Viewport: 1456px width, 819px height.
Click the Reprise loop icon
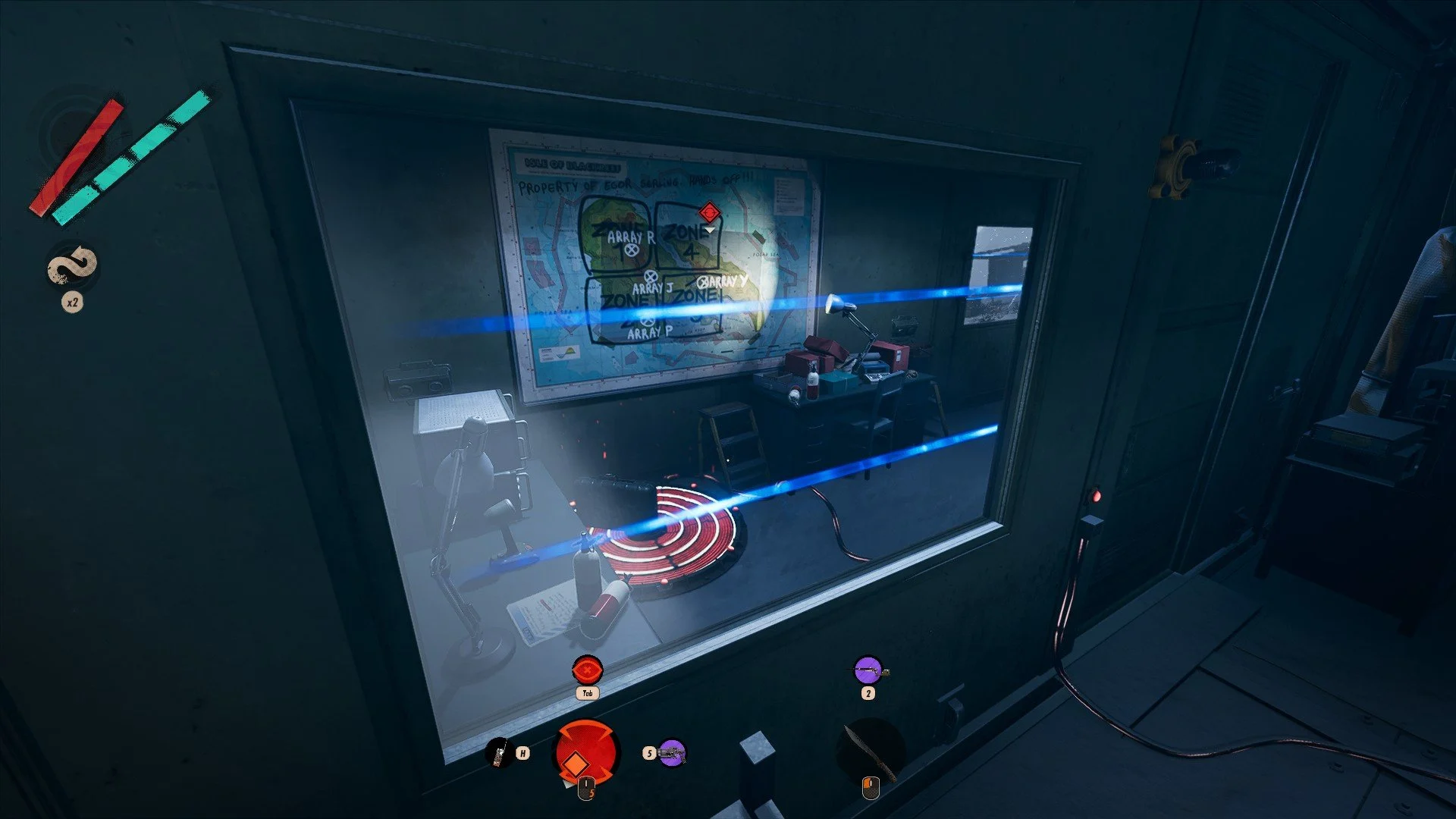click(x=73, y=267)
